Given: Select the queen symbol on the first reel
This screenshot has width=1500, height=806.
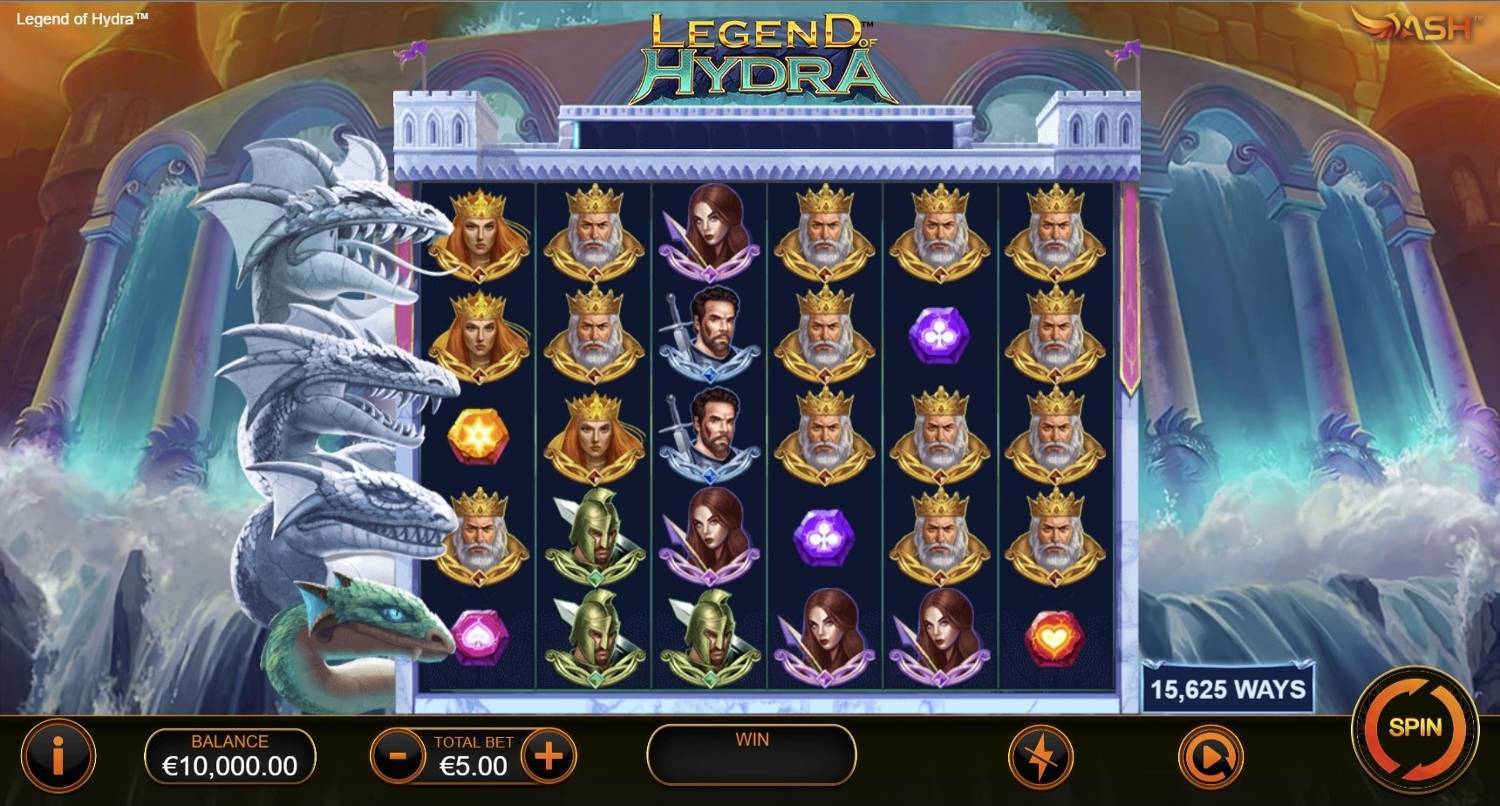Looking at the screenshot, I should pos(481,238).
